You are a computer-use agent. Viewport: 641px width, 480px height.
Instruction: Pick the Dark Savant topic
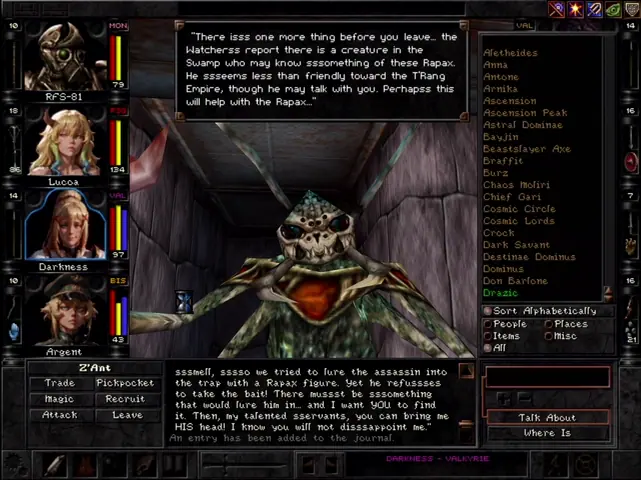[517, 245]
